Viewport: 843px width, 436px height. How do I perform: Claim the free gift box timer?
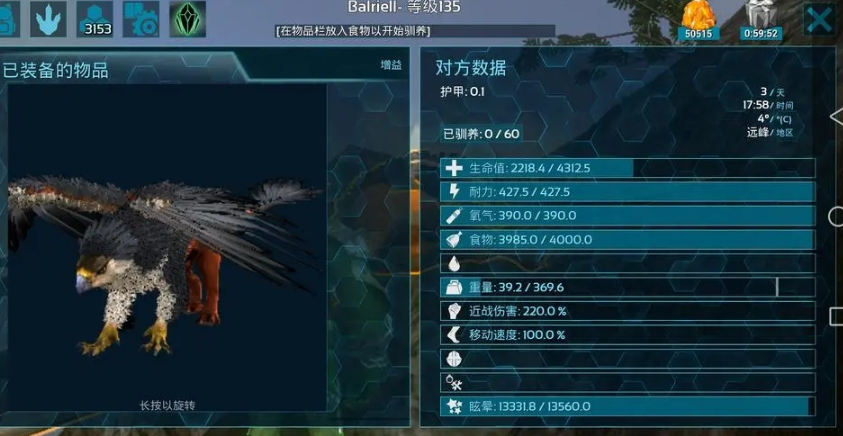click(x=760, y=19)
